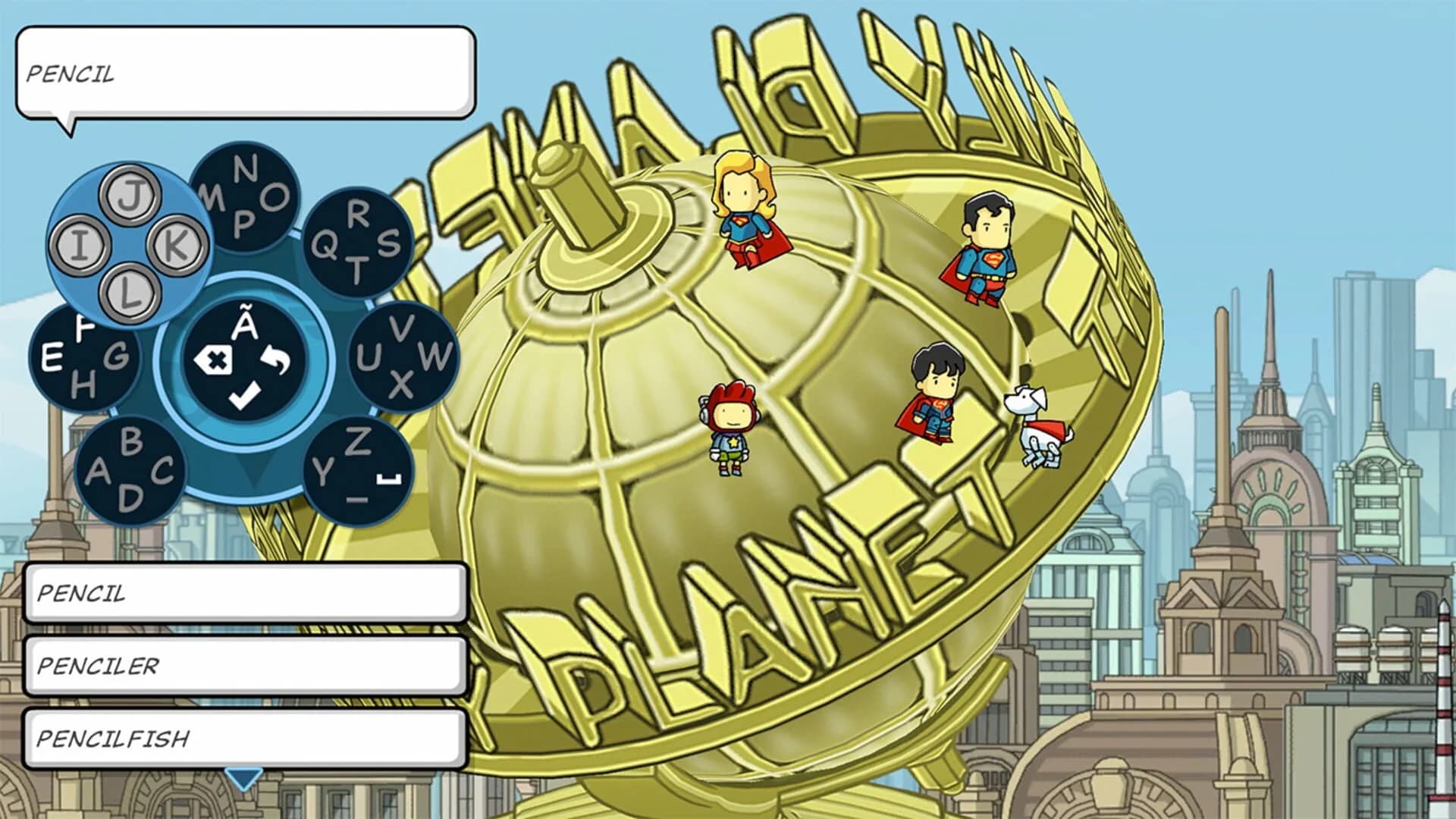1456x819 pixels.
Task: Select the Ã accent character option
Action: (244, 322)
